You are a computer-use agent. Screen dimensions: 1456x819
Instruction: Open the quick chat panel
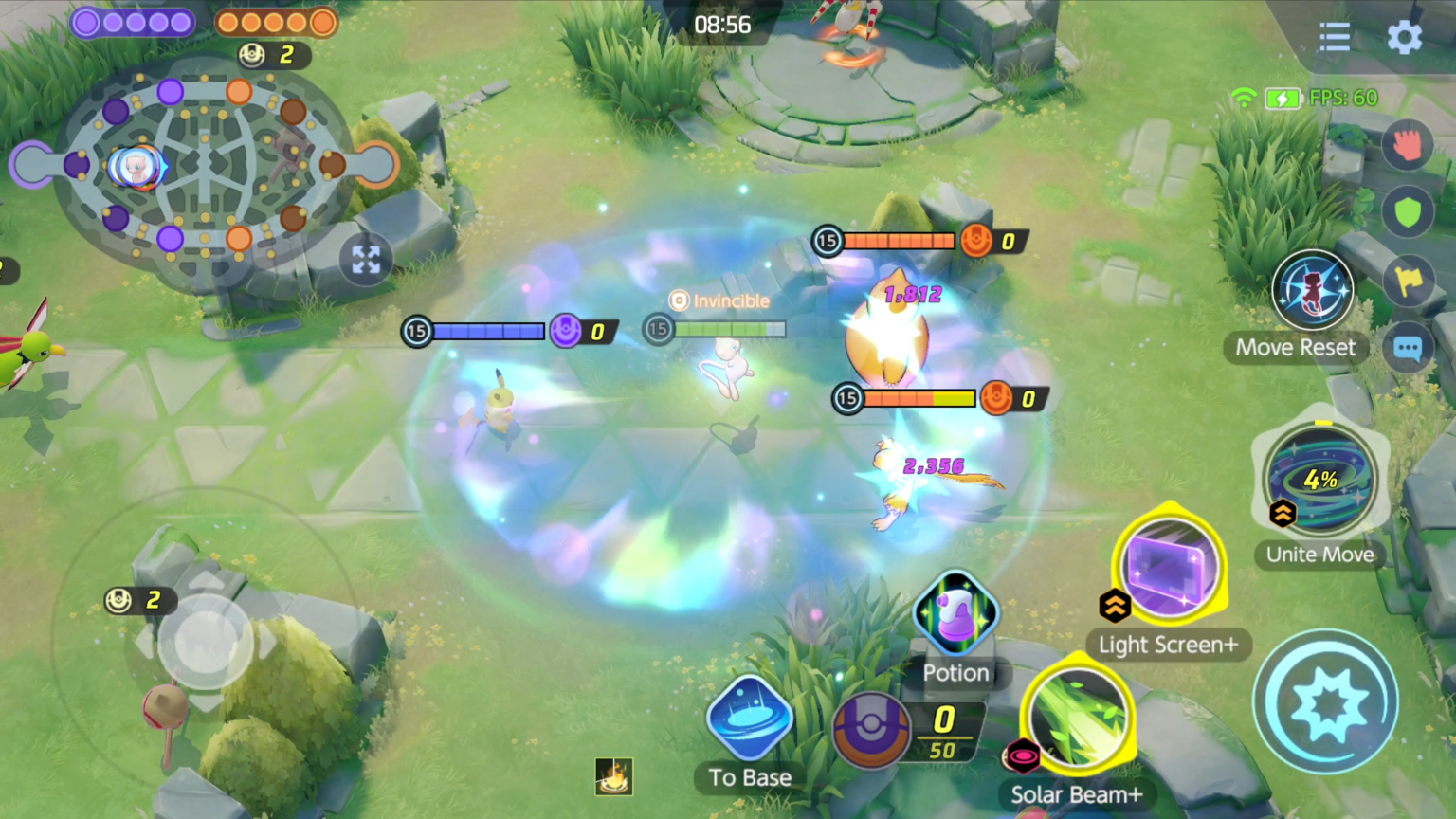(x=1409, y=348)
